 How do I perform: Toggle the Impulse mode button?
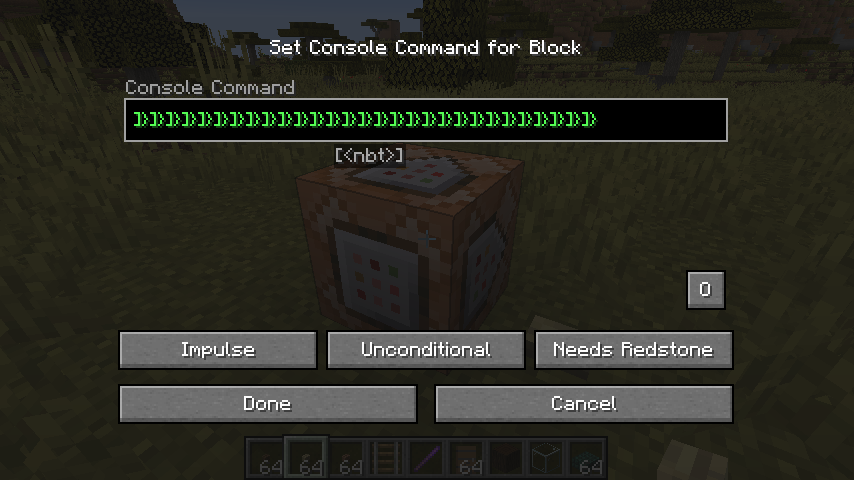pyautogui.click(x=218, y=350)
